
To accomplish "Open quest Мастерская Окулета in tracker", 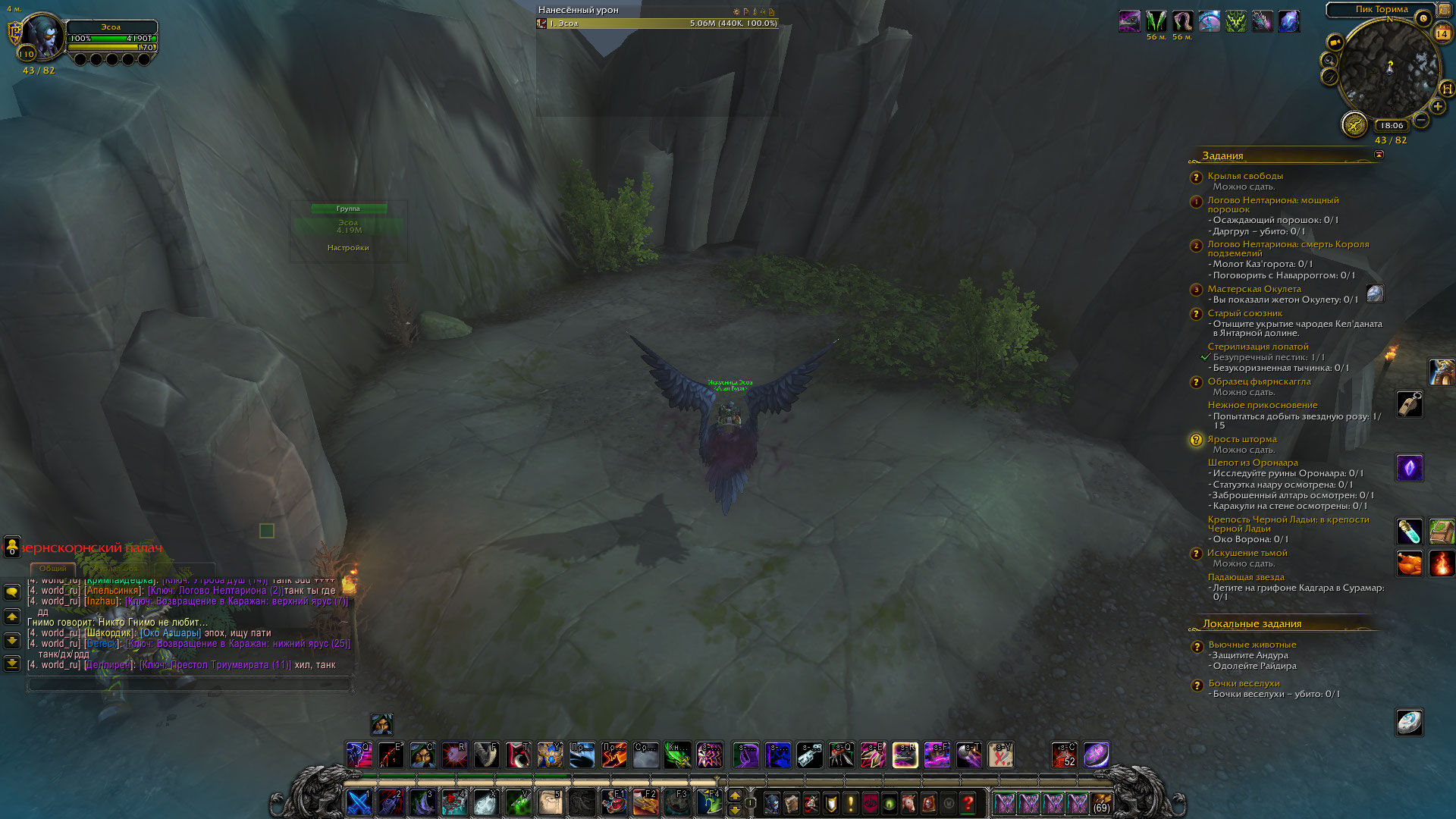I will point(1254,289).
